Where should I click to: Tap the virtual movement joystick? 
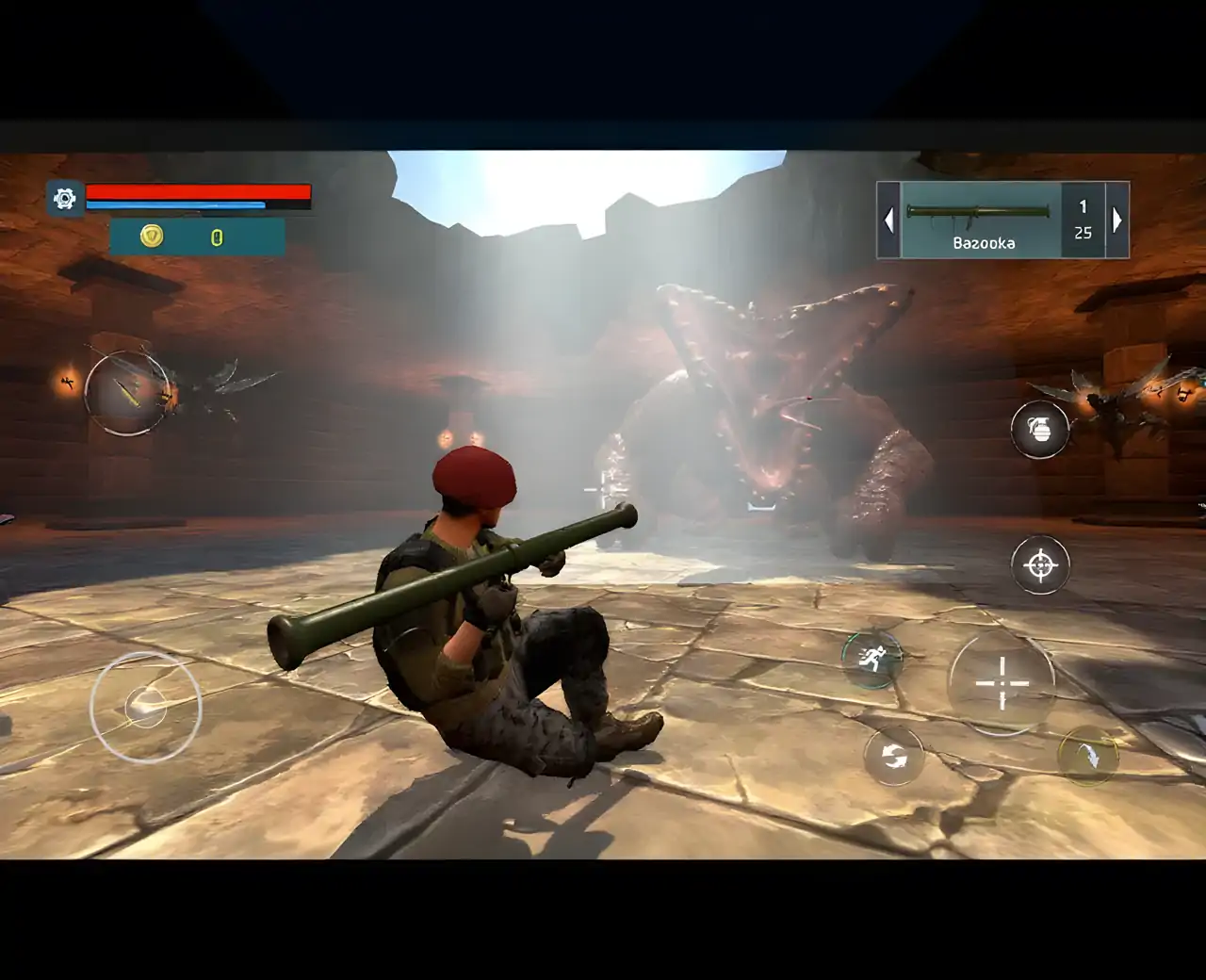(x=145, y=706)
